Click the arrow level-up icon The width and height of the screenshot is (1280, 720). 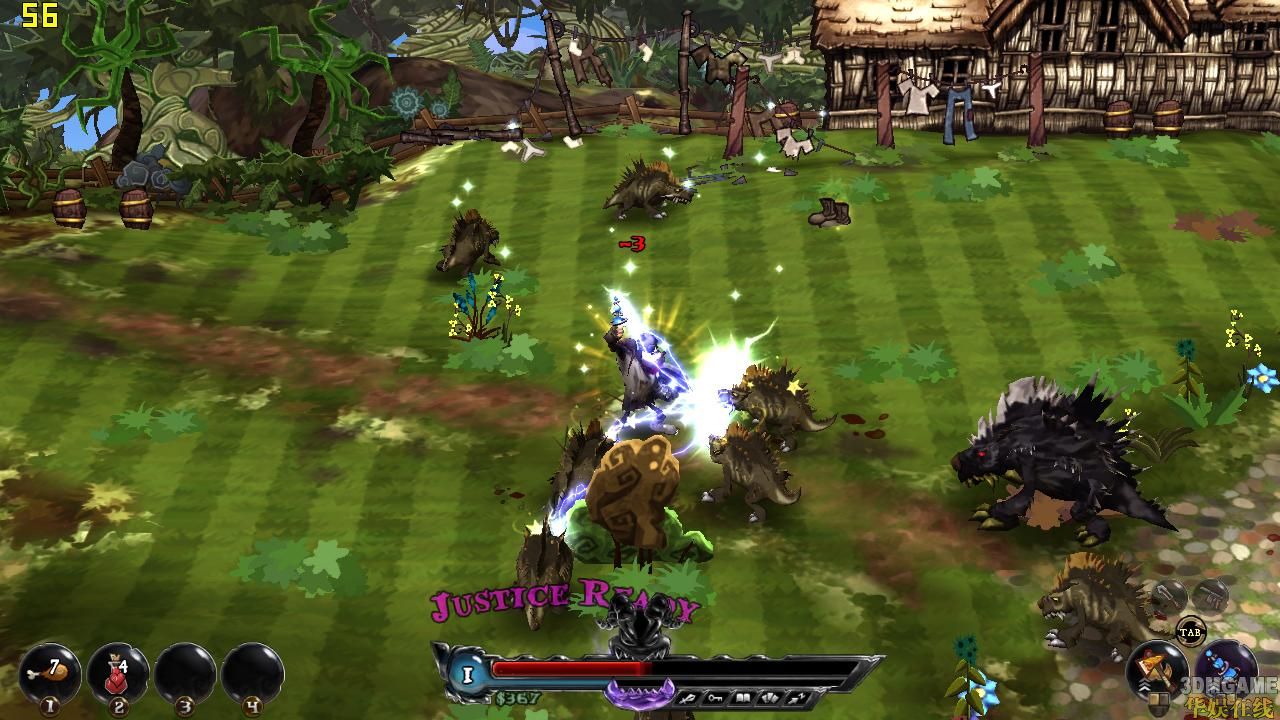(x=798, y=697)
